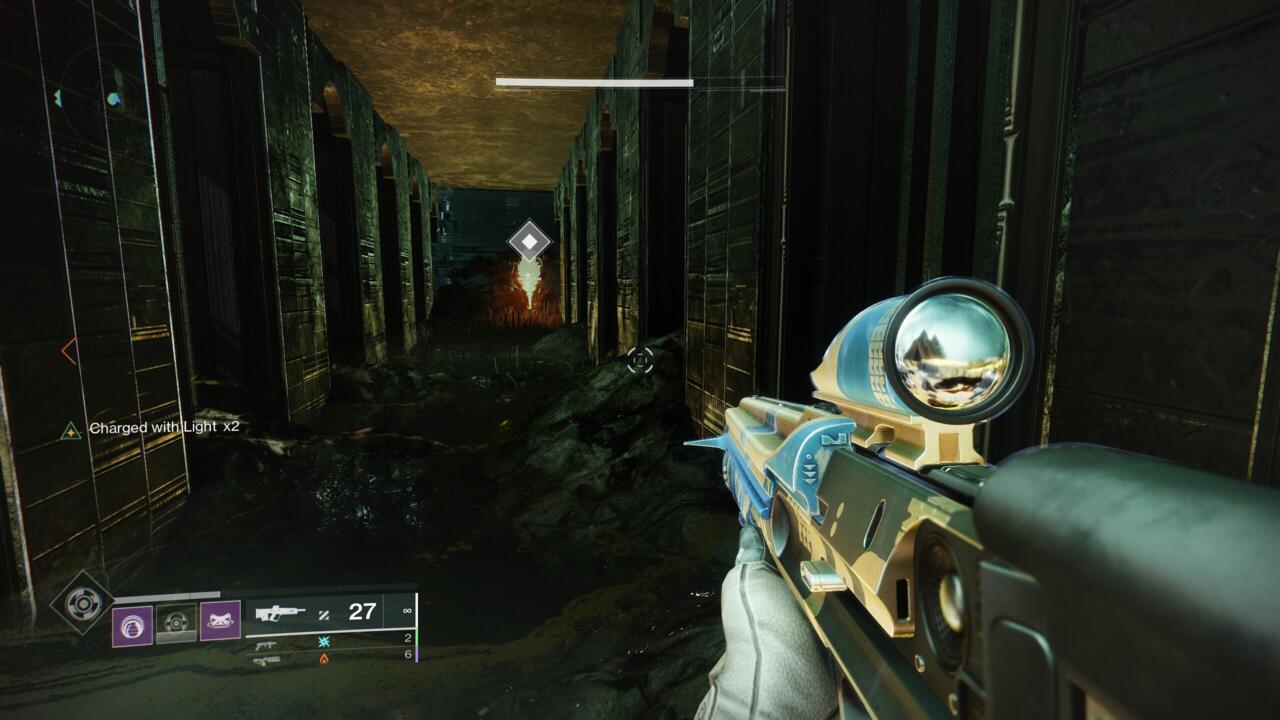The image size is (1280, 720).
Task: Click the greyed-out melee ability icon
Action: point(176,621)
